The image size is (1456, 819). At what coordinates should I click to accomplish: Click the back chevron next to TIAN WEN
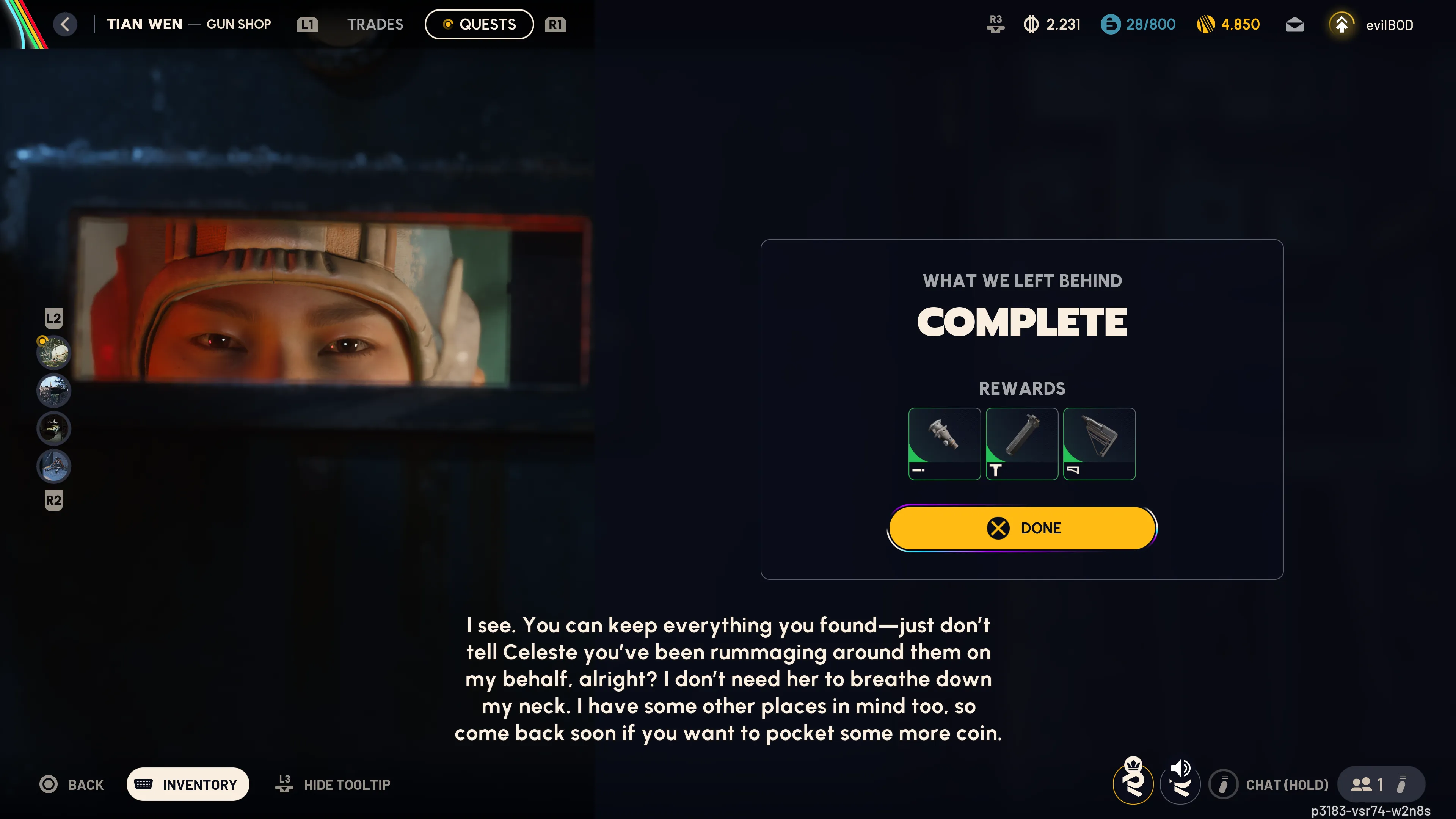(x=66, y=24)
